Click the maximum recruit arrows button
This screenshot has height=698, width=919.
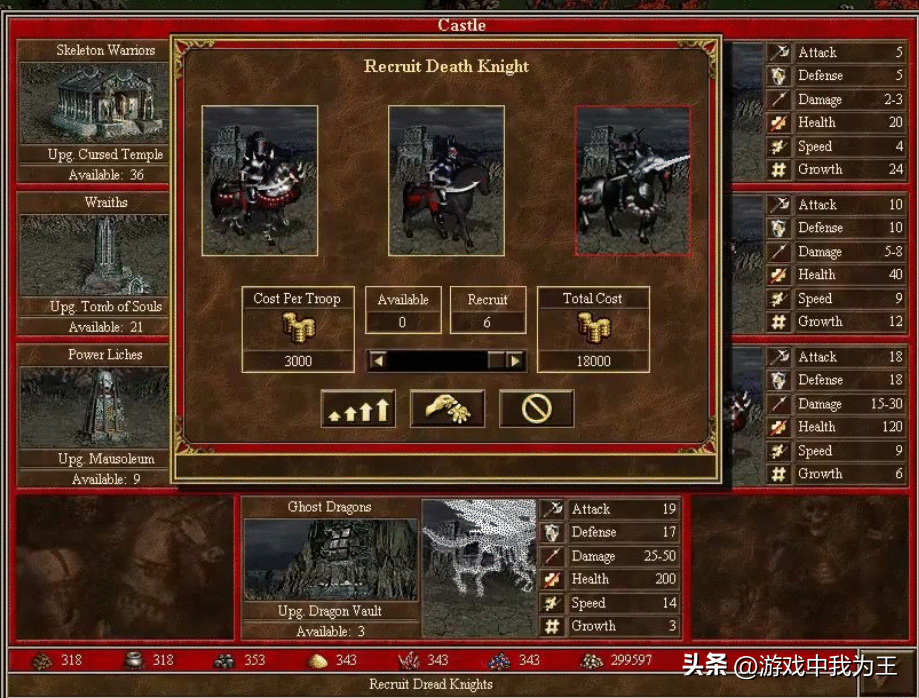click(x=358, y=408)
